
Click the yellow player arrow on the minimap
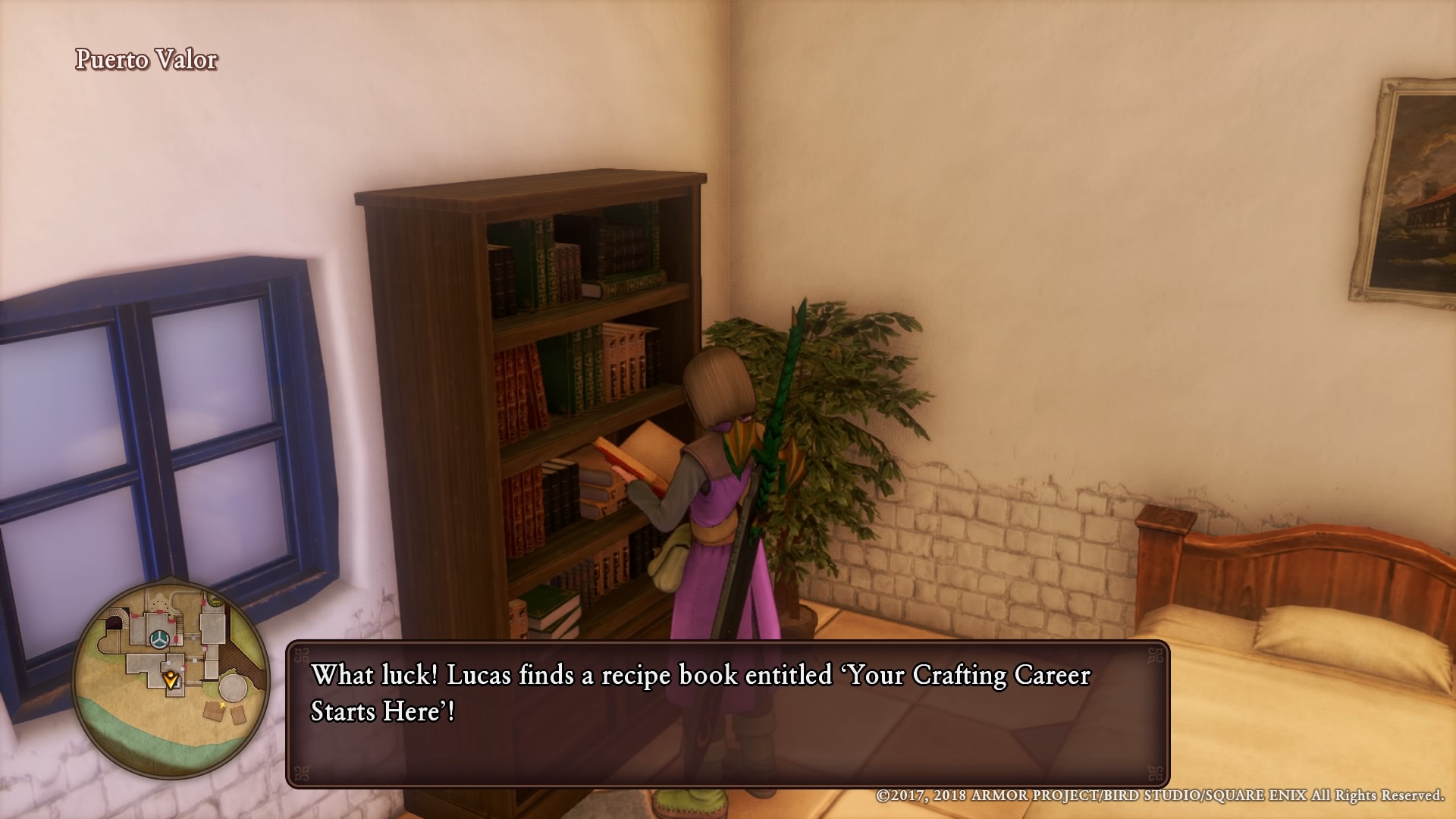click(171, 679)
